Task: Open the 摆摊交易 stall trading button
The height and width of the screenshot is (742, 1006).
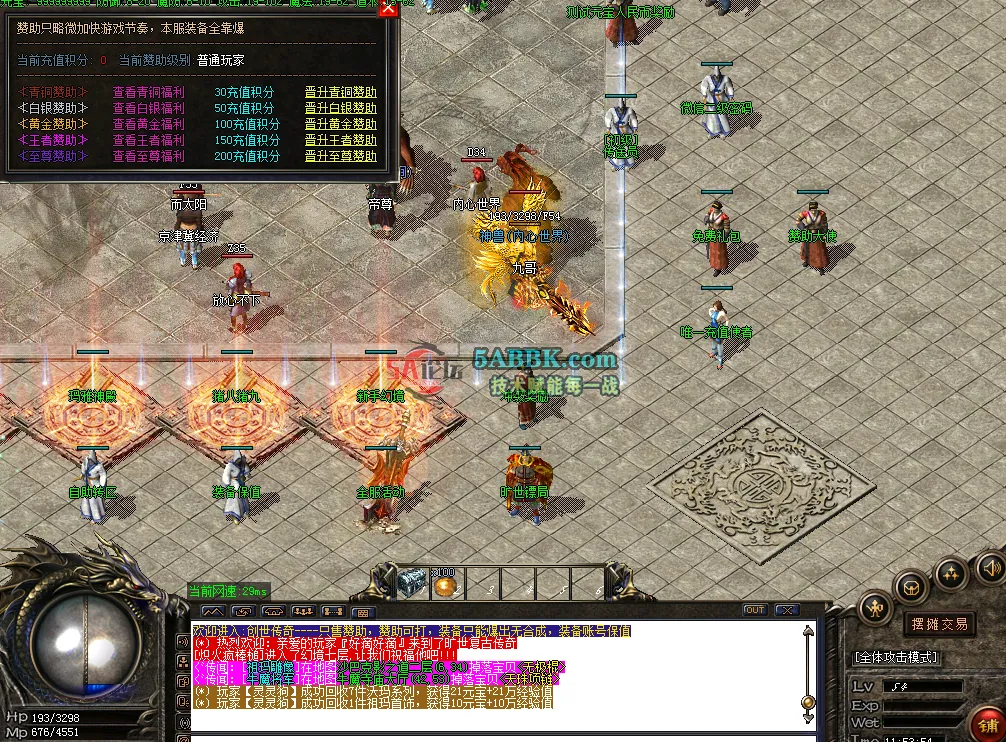Action: (x=939, y=624)
